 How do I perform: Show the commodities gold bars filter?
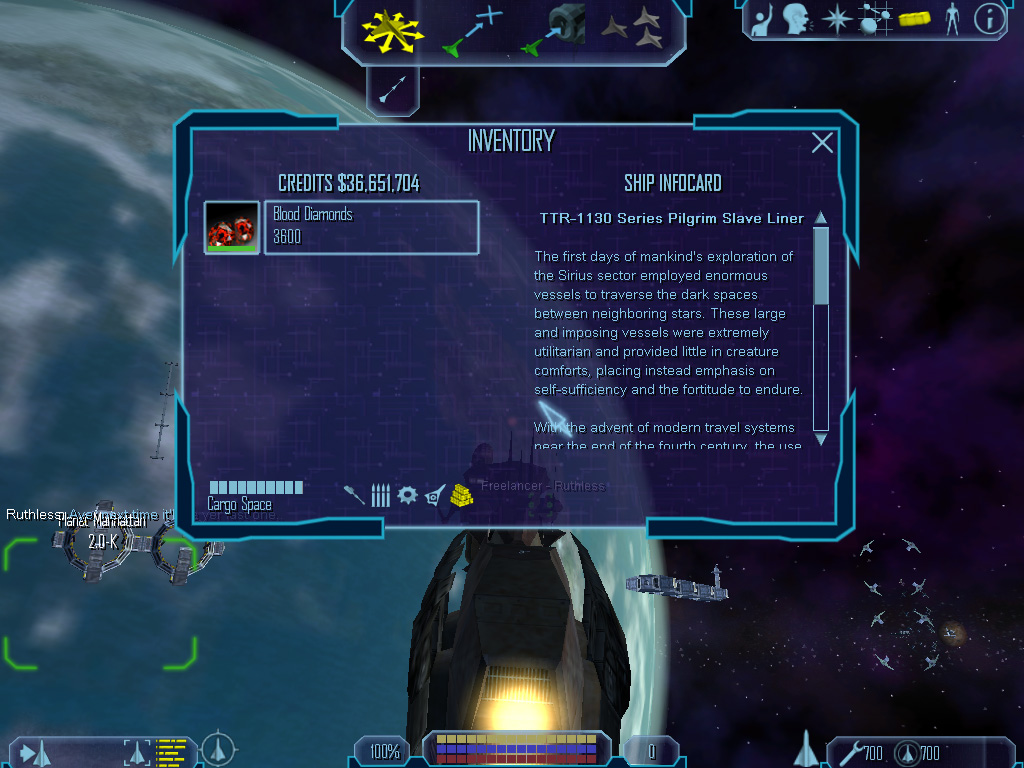461,494
